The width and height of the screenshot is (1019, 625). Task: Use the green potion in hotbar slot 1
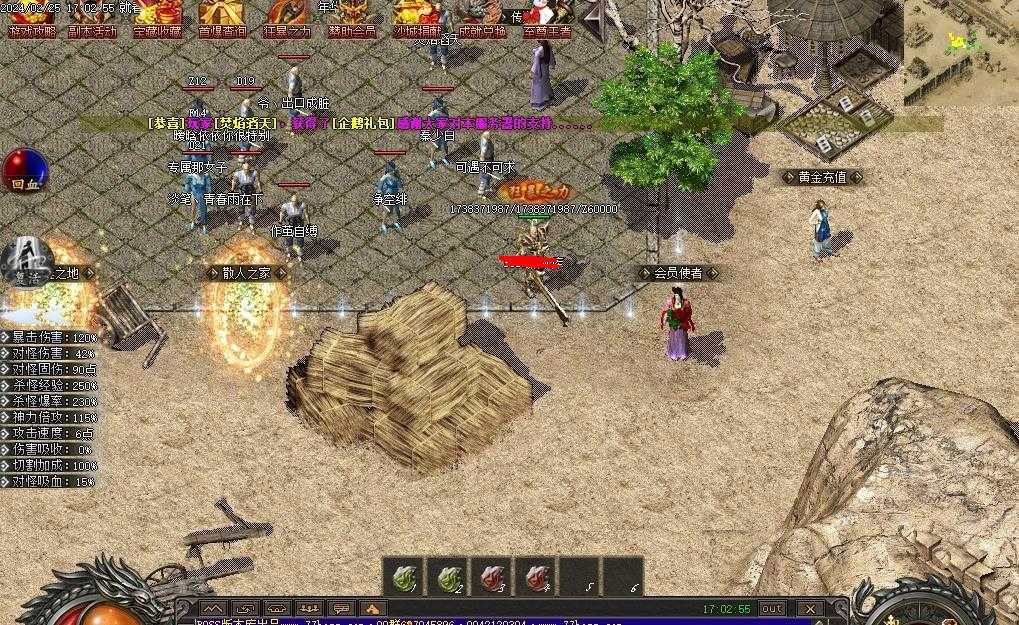[x=403, y=577]
